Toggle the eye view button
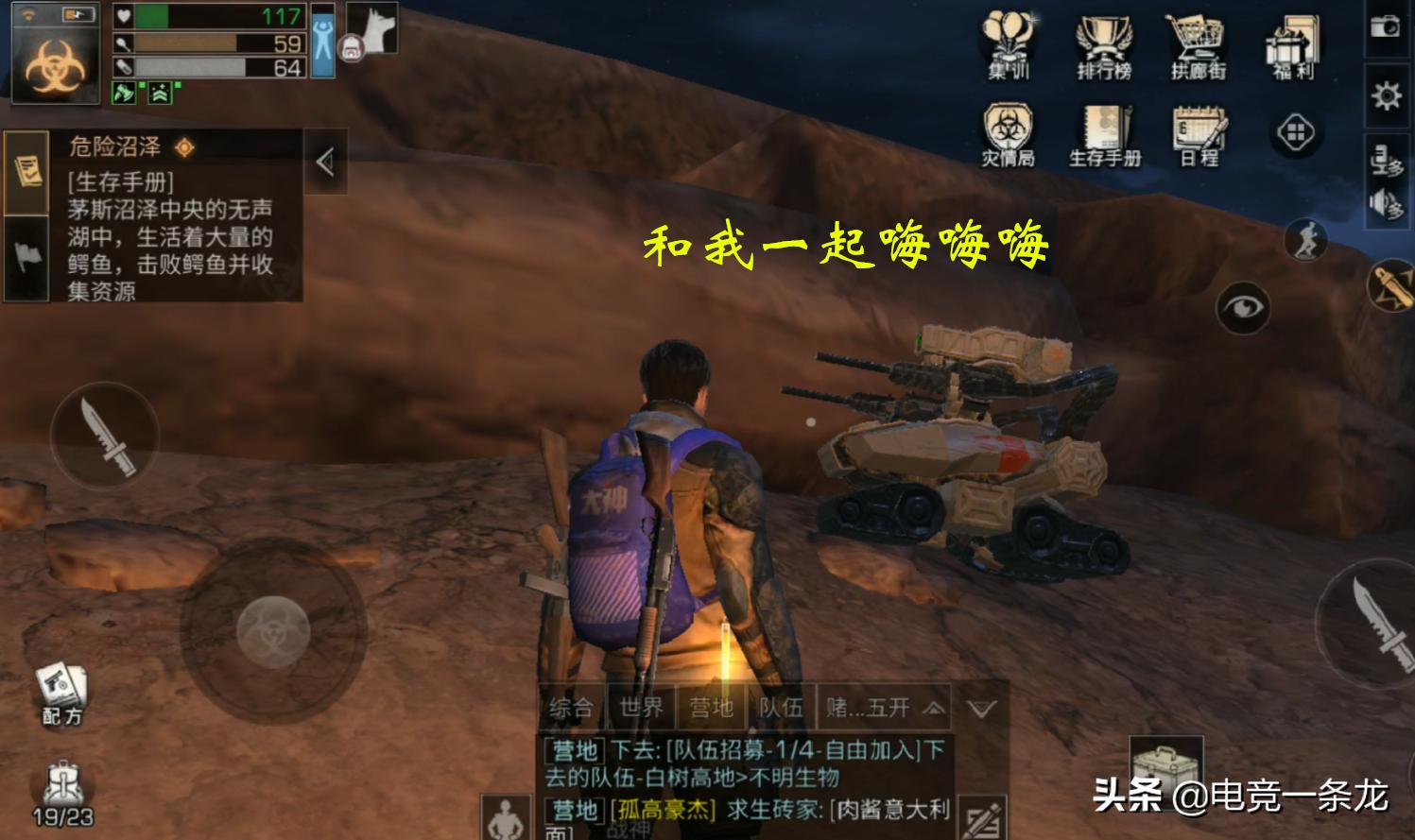1415x840 pixels. click(1242, 307)
